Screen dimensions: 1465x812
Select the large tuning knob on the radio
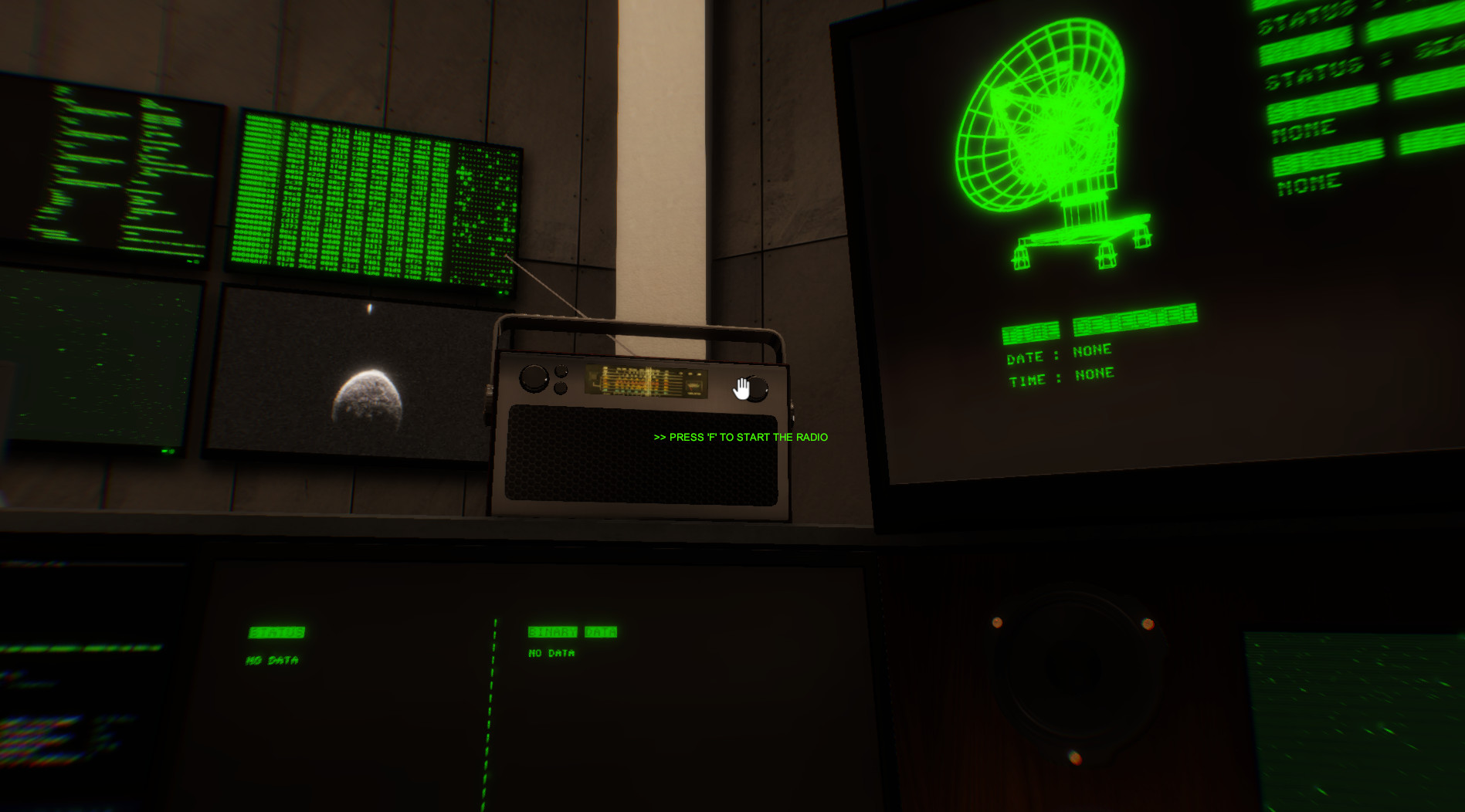click(533, 378)
